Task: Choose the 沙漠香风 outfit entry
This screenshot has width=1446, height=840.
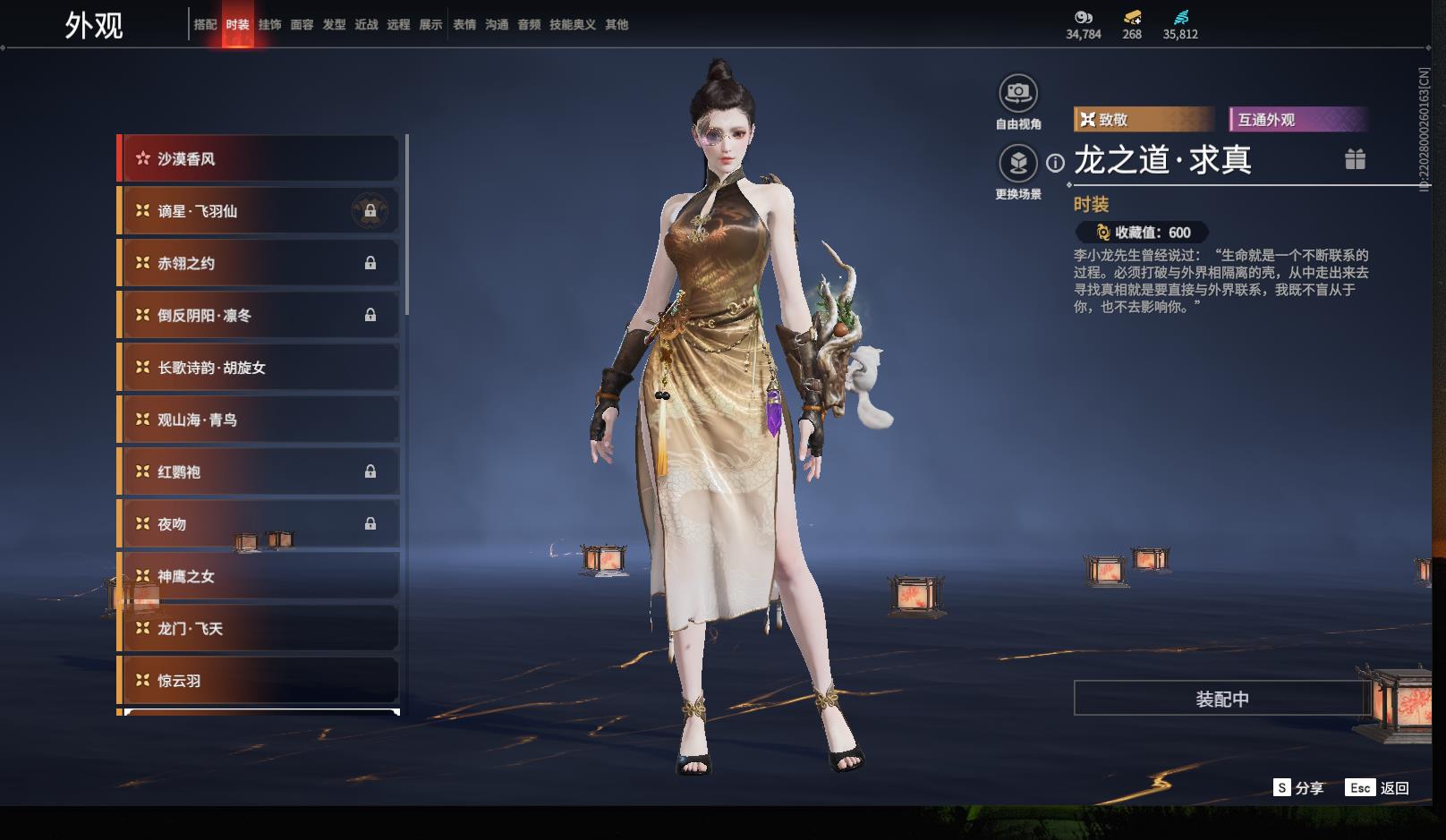Action: coord(259,159)
